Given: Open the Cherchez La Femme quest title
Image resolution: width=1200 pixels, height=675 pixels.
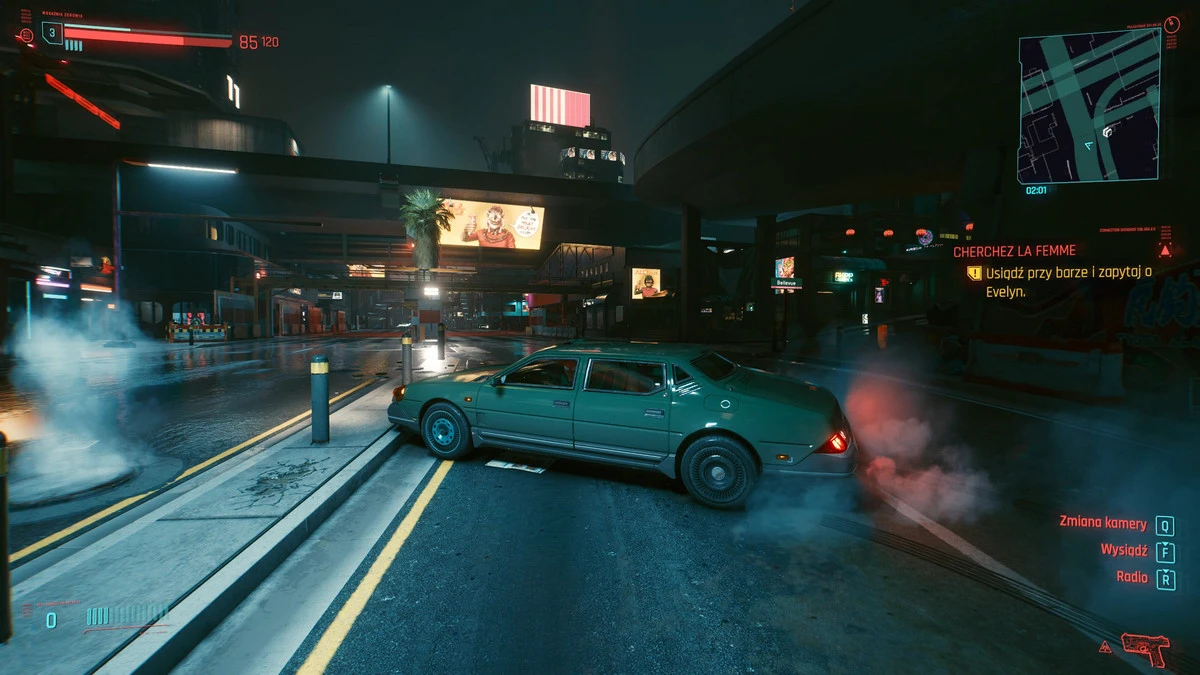Looking at the screenshot, I should point(1014,252).
